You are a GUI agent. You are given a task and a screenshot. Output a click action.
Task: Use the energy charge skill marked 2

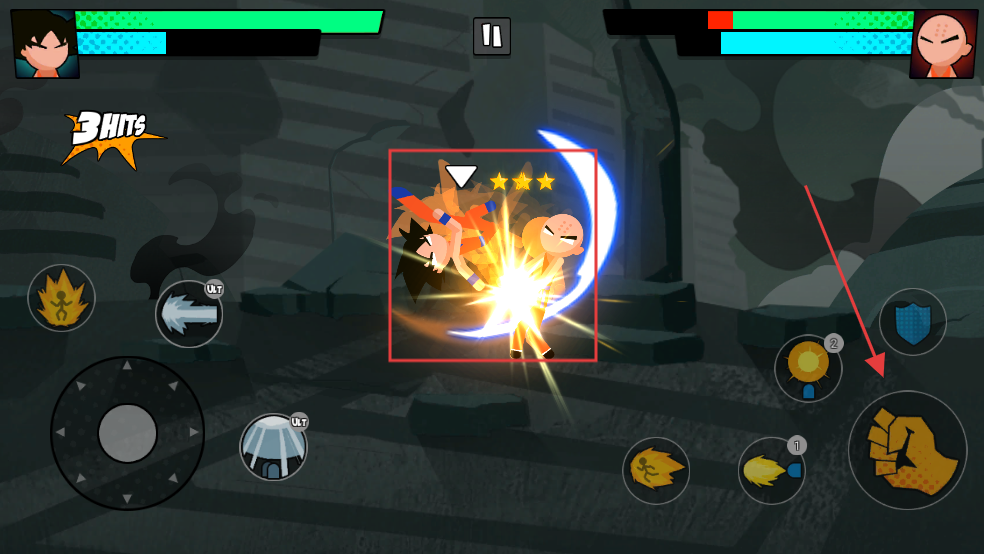coord(808,368)
